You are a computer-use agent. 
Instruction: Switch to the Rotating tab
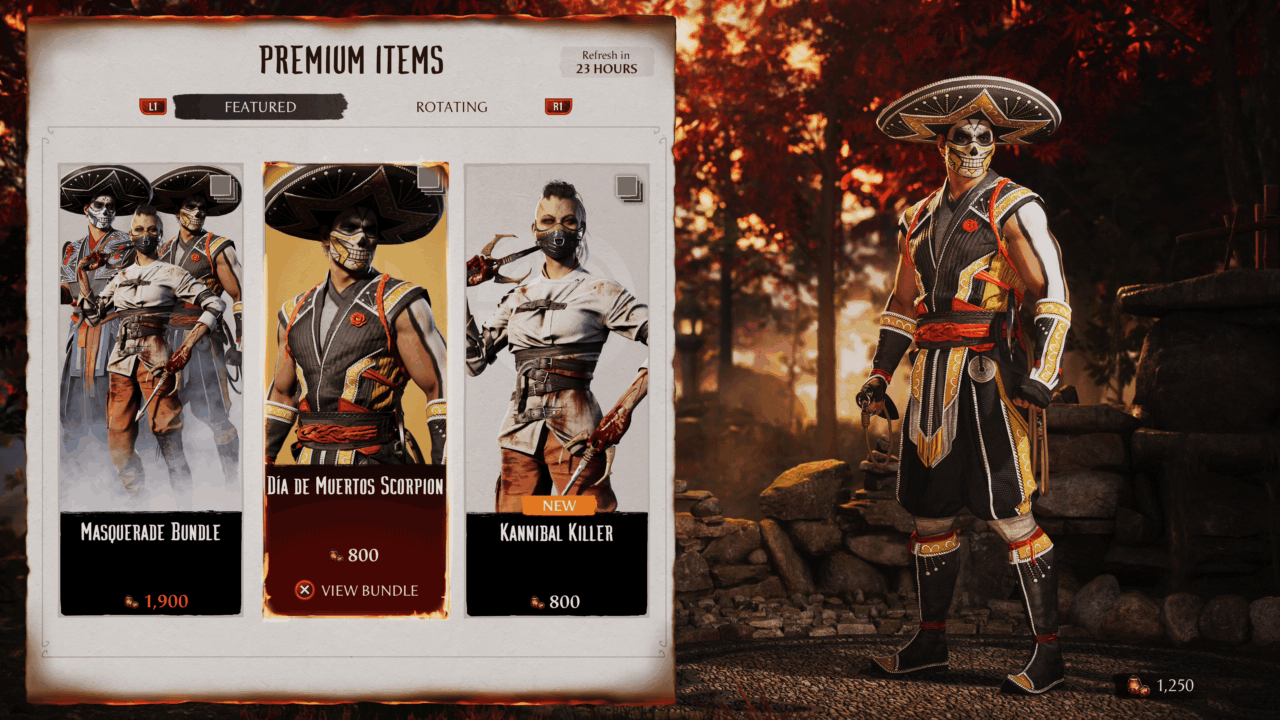tap(452, 107)
